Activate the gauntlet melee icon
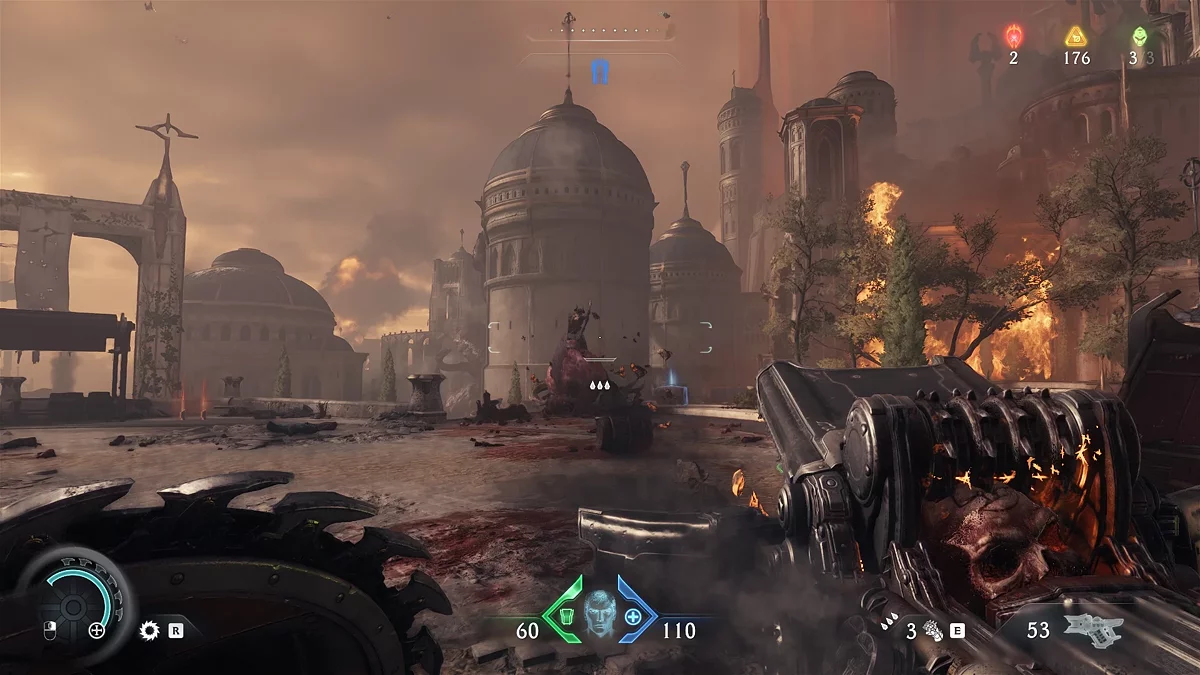Screen dimensions: 1200x675 [x=932, y=630]
